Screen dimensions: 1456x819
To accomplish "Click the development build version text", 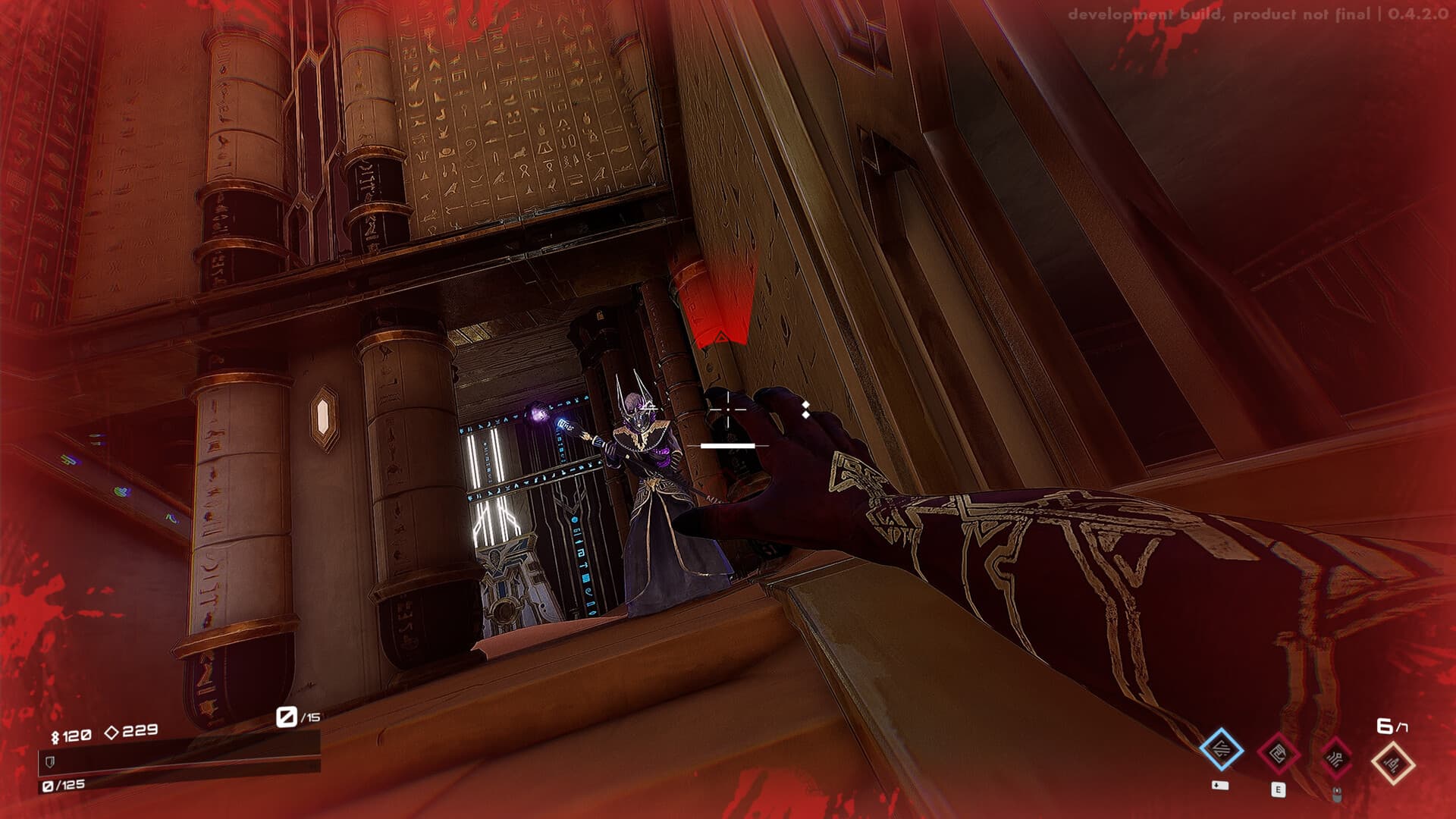I will click(1259, 13).
